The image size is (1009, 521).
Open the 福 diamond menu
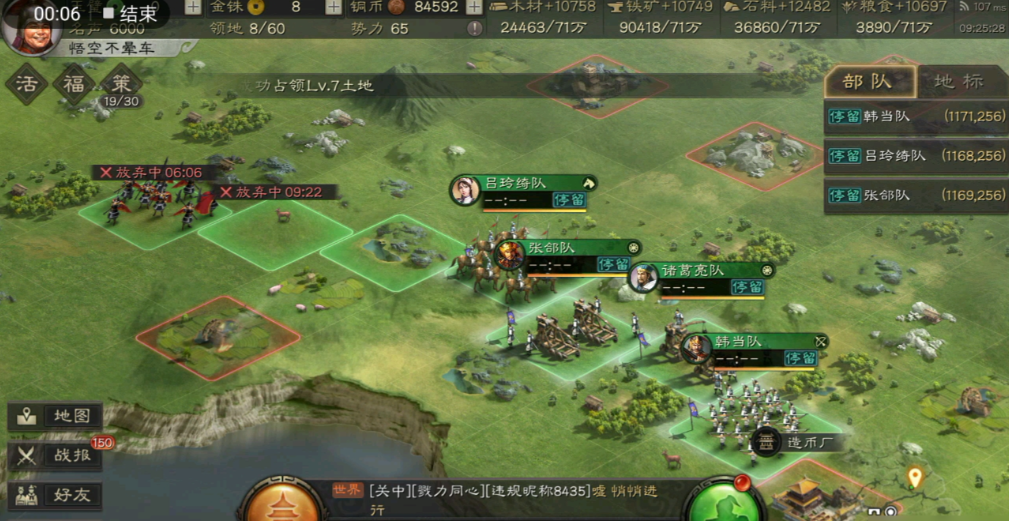[x=74, y=84]
